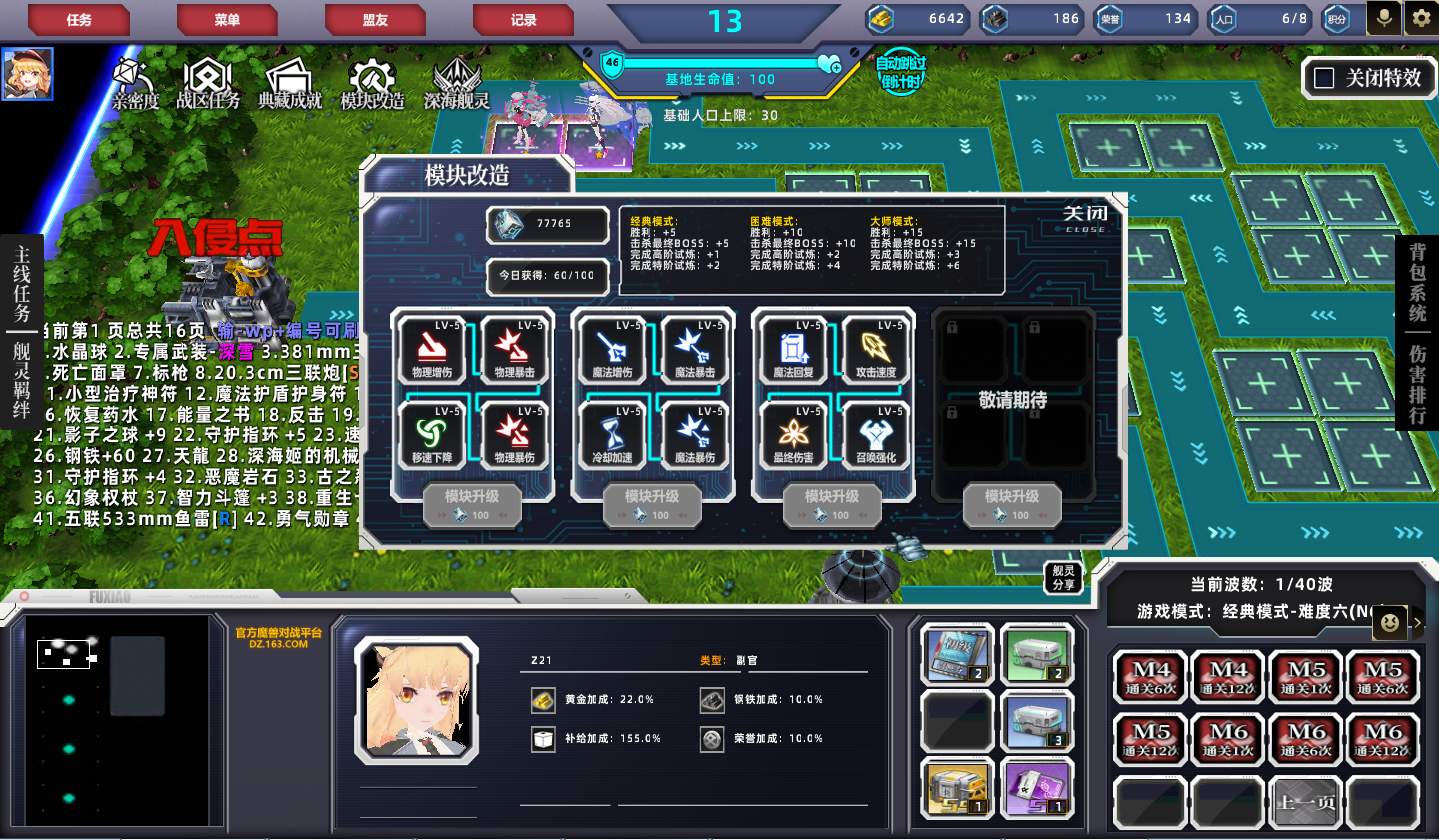Screen dimensions: 1439x840
Task: Close the 模块改造 panel
Action: (x=1085, y=217)
